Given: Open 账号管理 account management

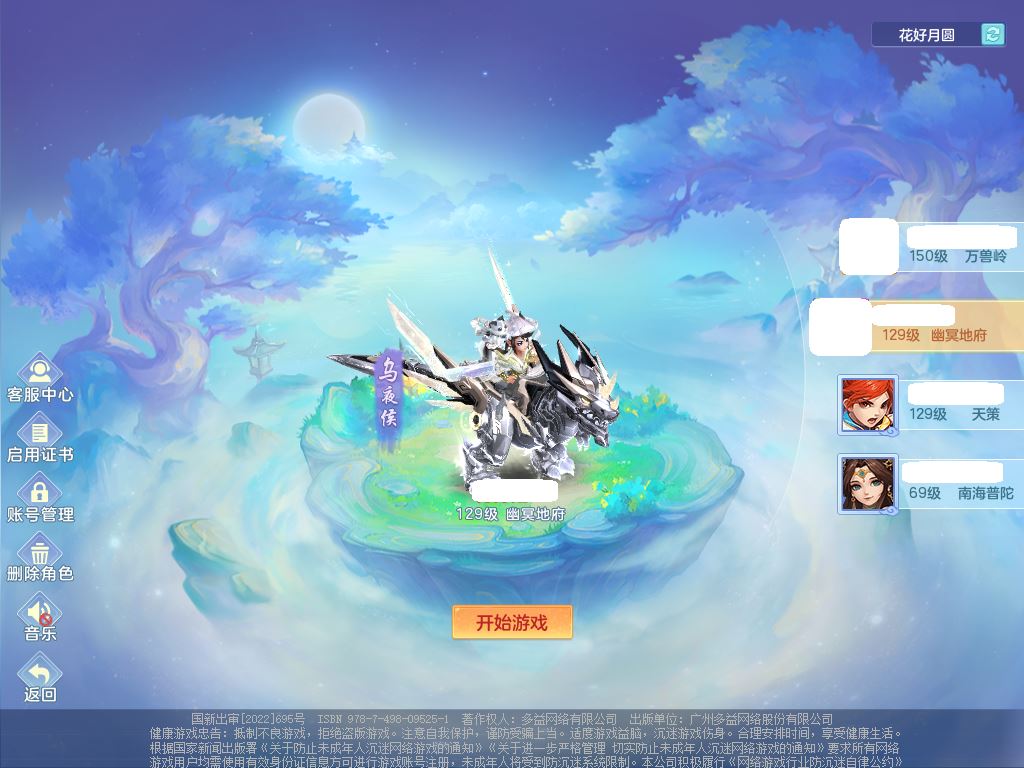Looking at the screenshot, I should [40, 498].
